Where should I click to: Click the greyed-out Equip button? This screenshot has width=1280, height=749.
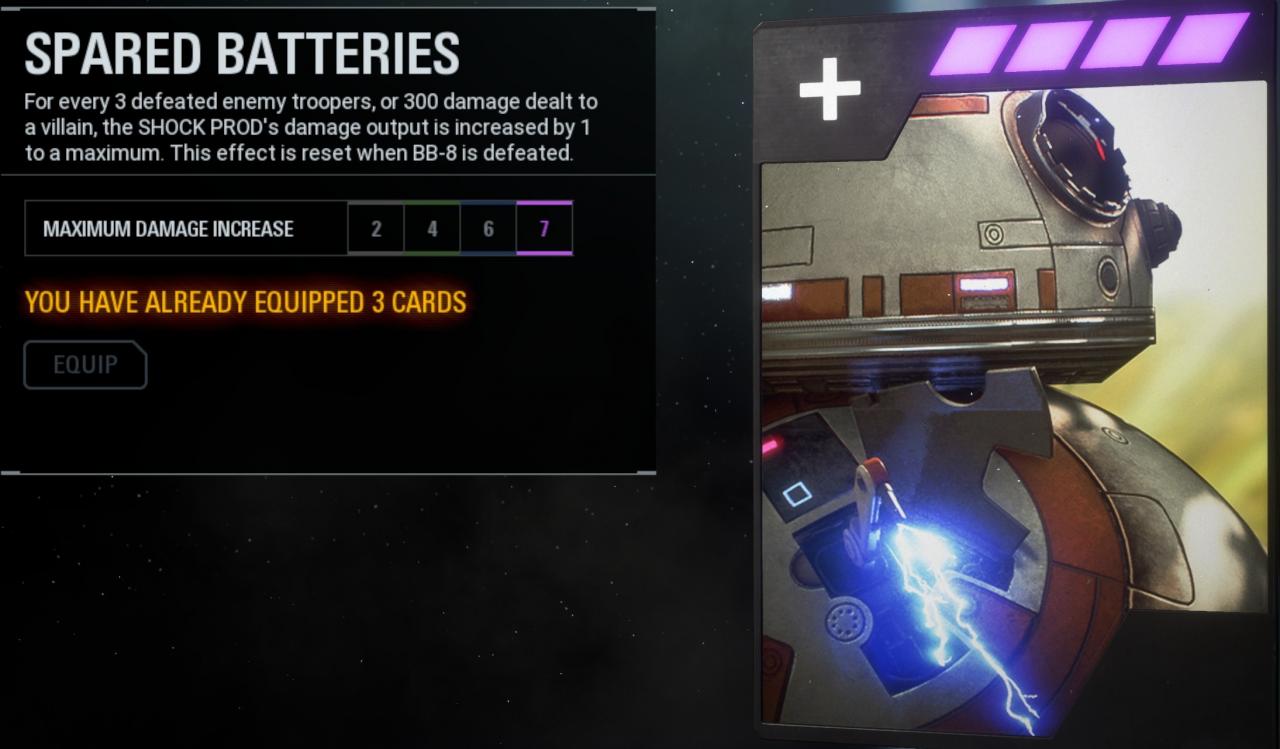point(85,365)
